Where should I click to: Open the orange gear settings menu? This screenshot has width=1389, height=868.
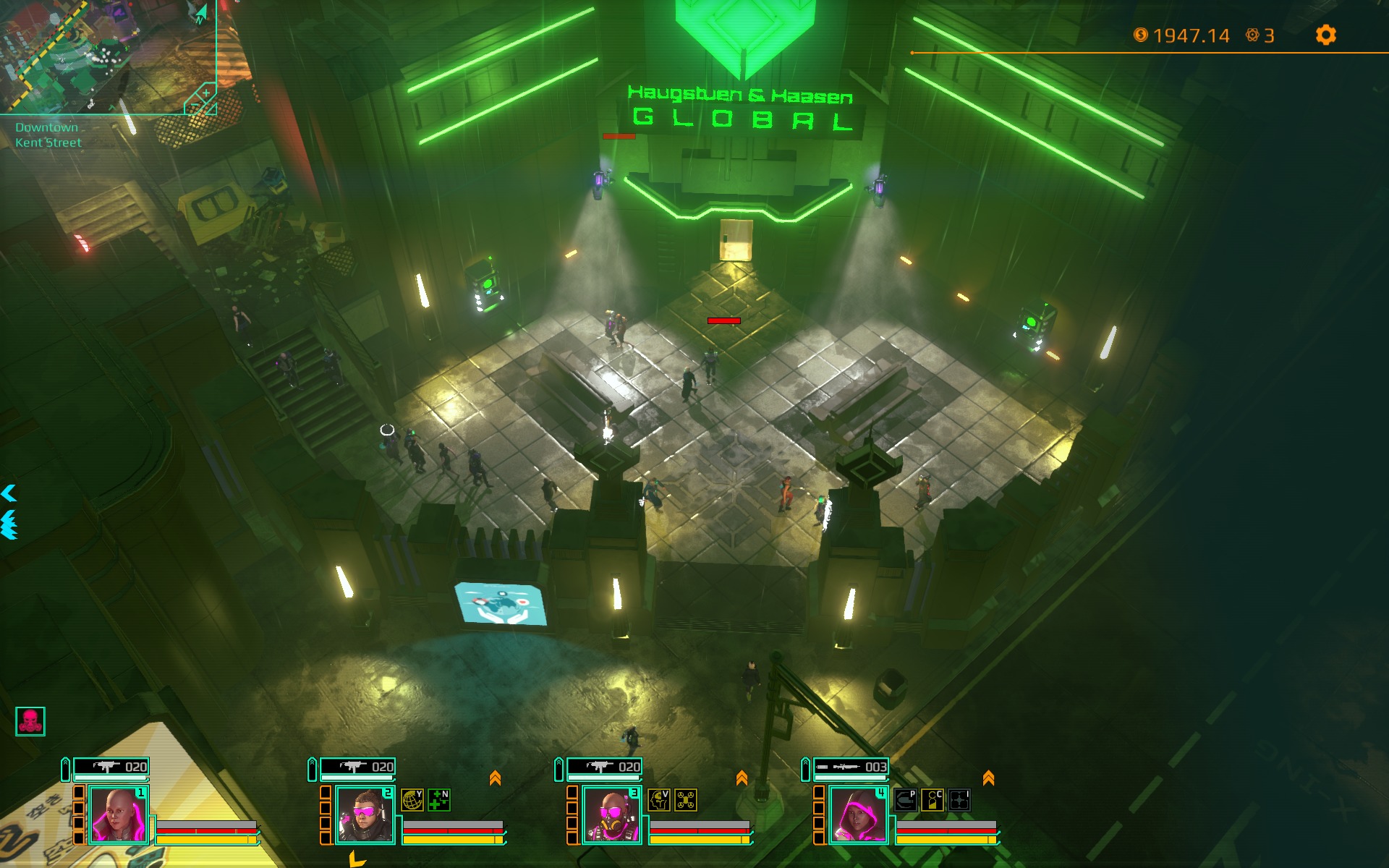point(1325,35)
